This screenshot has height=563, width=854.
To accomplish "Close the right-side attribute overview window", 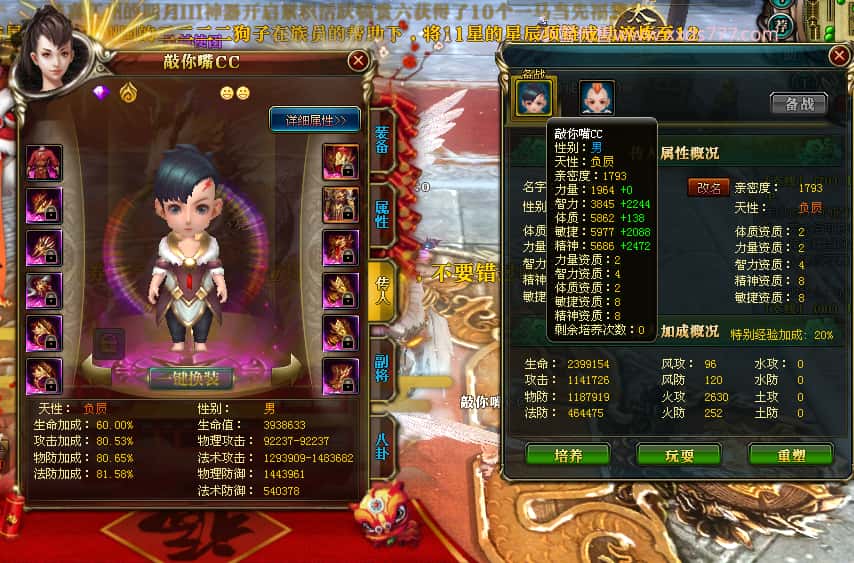I will (839, 56).
